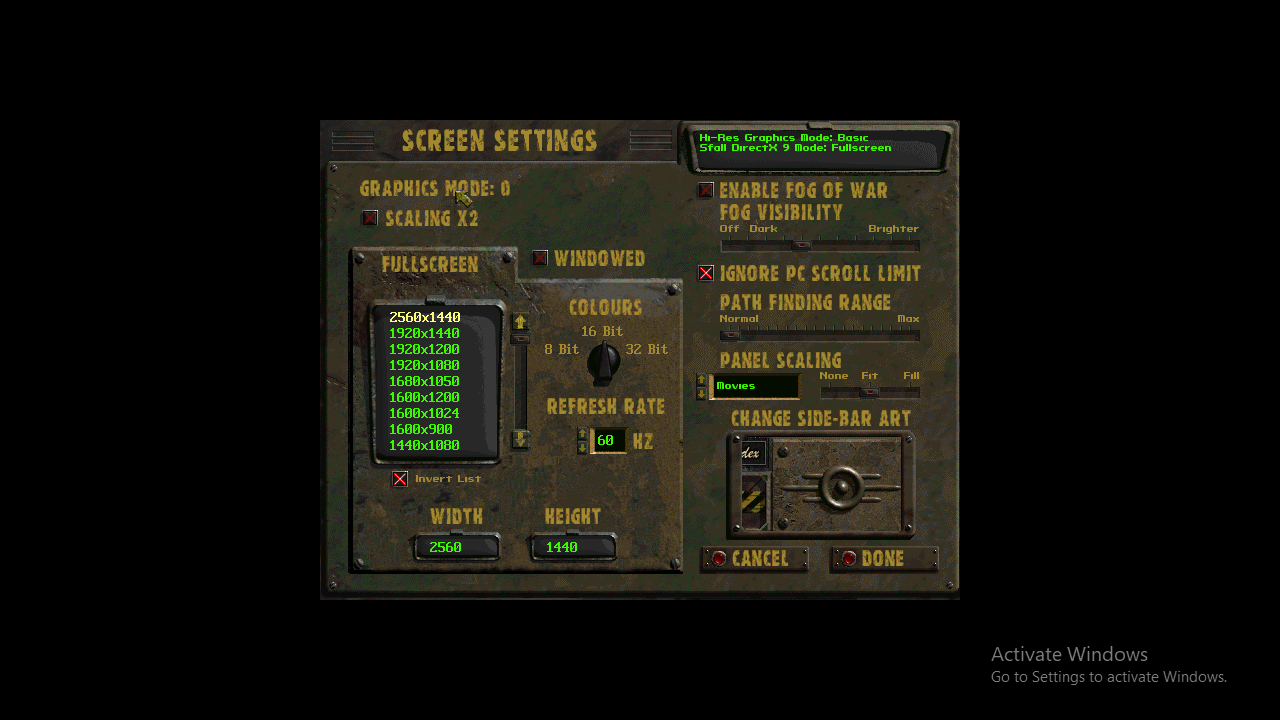
Task: Increase refresh rate with the up stepper arrow
Action: tap(584, 434)
